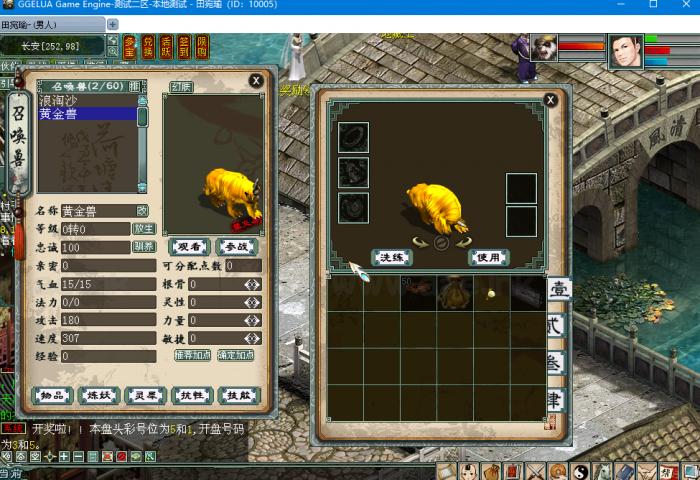The image size is (700, 480).
Task: Open the 物品 items tab
Action: coord(53,395)
